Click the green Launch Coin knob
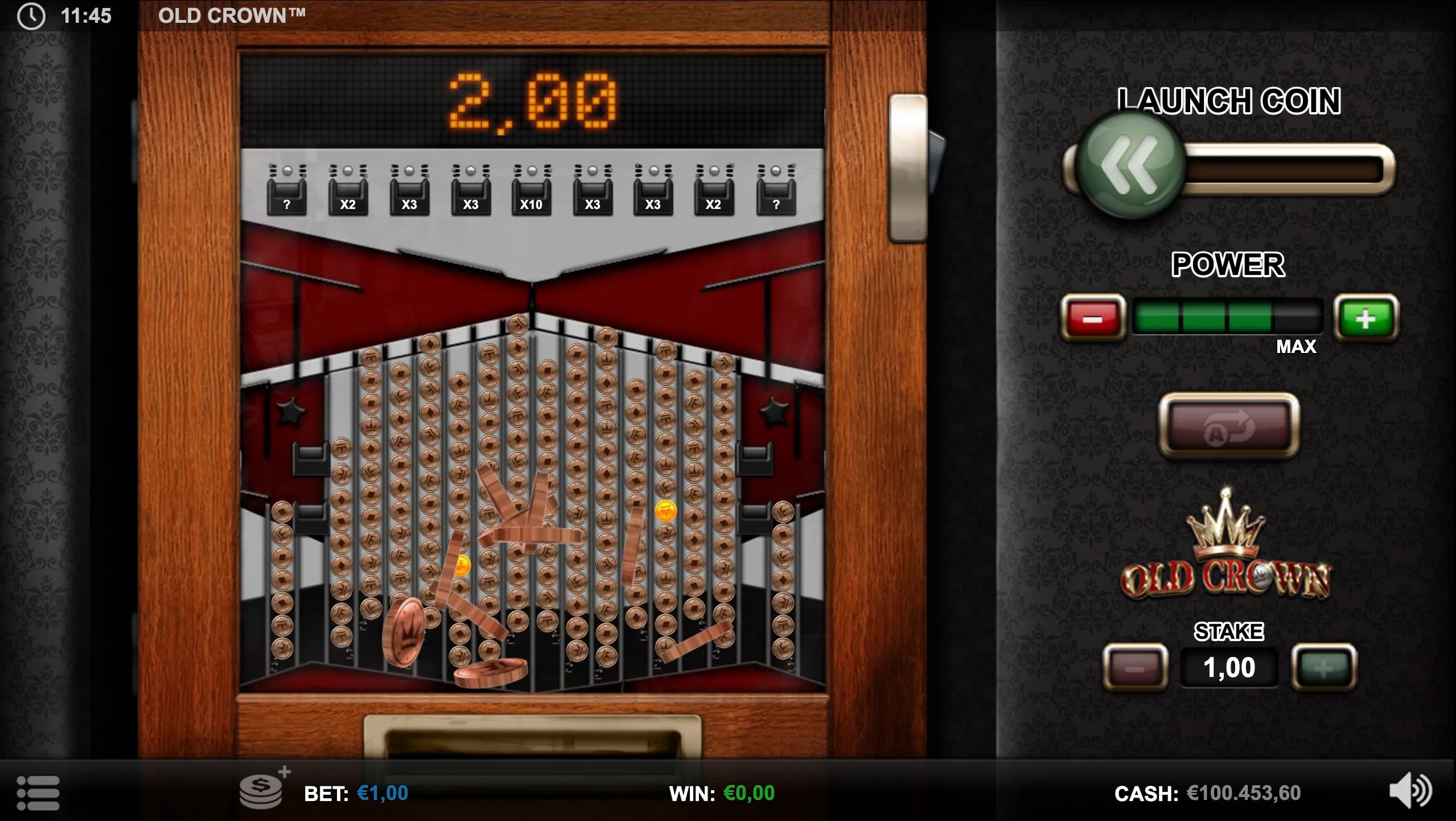Screen dimensions: 1456x821 1131,166
